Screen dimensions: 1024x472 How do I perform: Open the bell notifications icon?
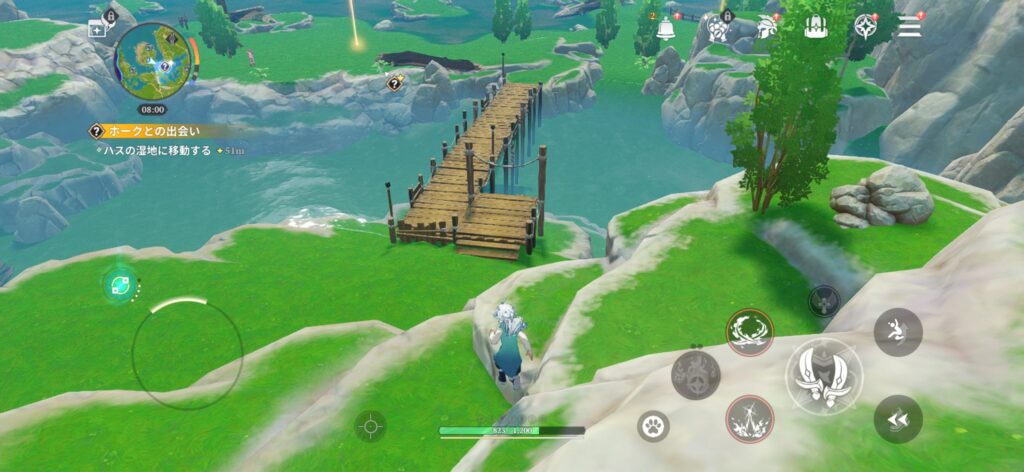pos(666,27)
